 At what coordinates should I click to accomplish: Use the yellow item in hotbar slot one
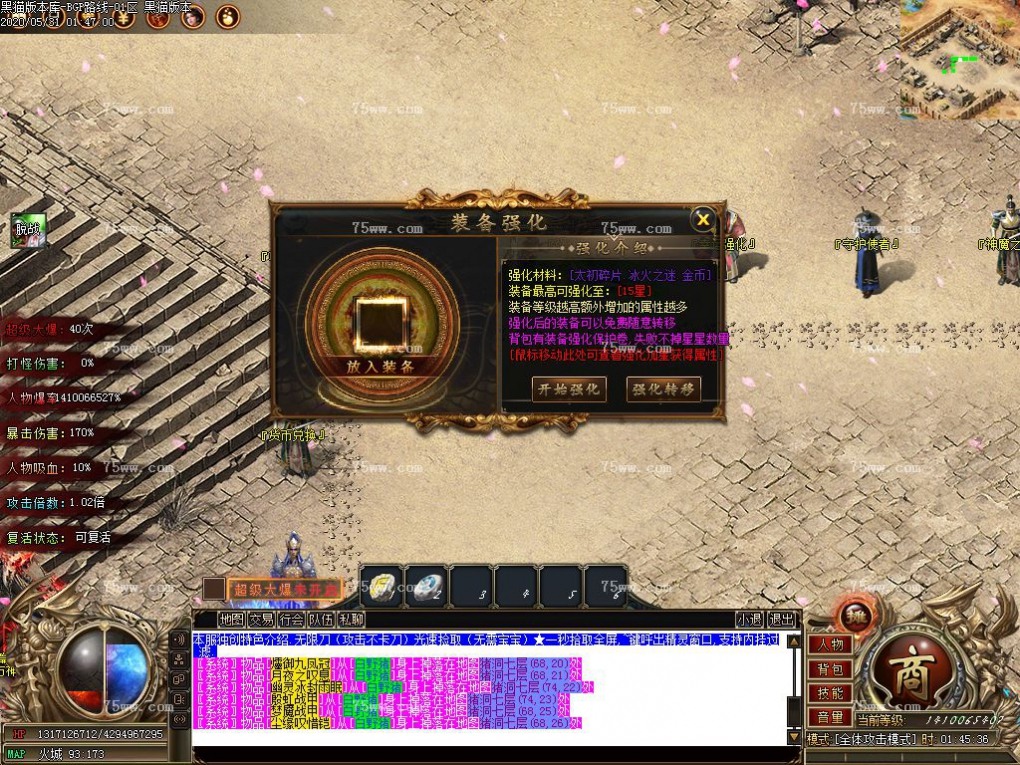(x=381, y=587)
